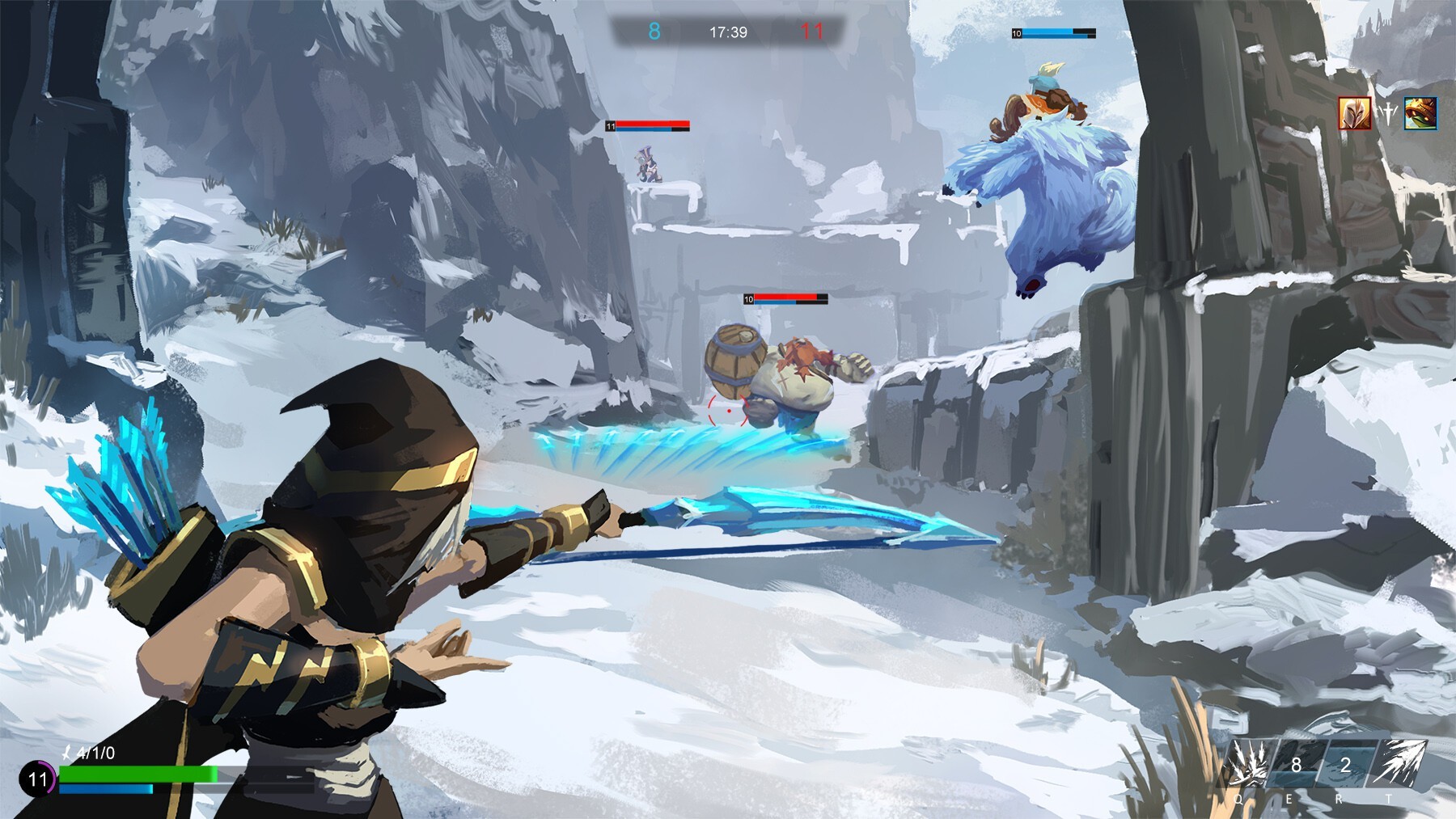Select the blue team score of 8
Screen dimensions: 1456x819
click(654, 32)
